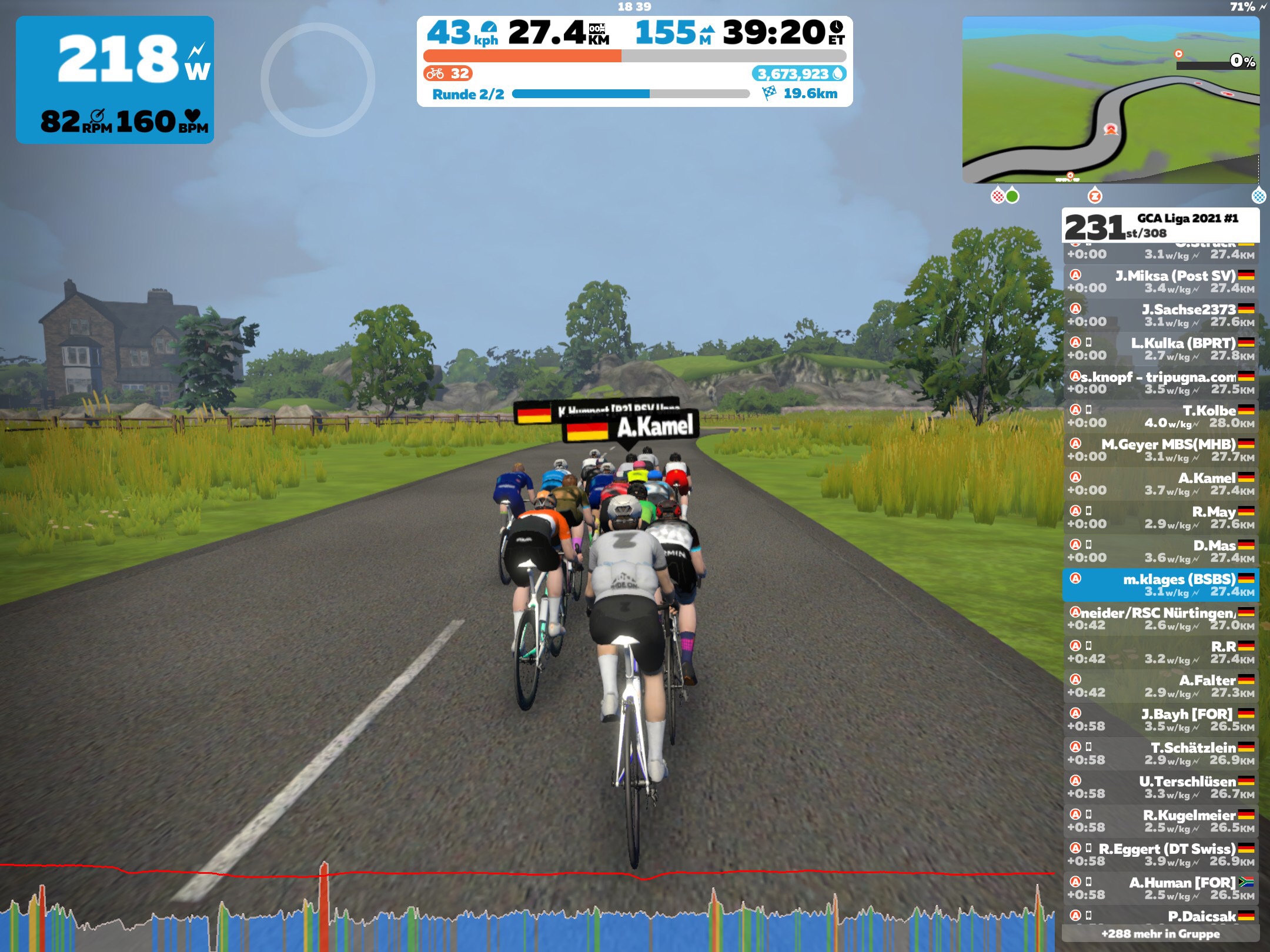Open the GCA Liga 2021 #1 position header
This screenshot has height=952, width=1270.
pyautogui.click(x=1161, y=226)
